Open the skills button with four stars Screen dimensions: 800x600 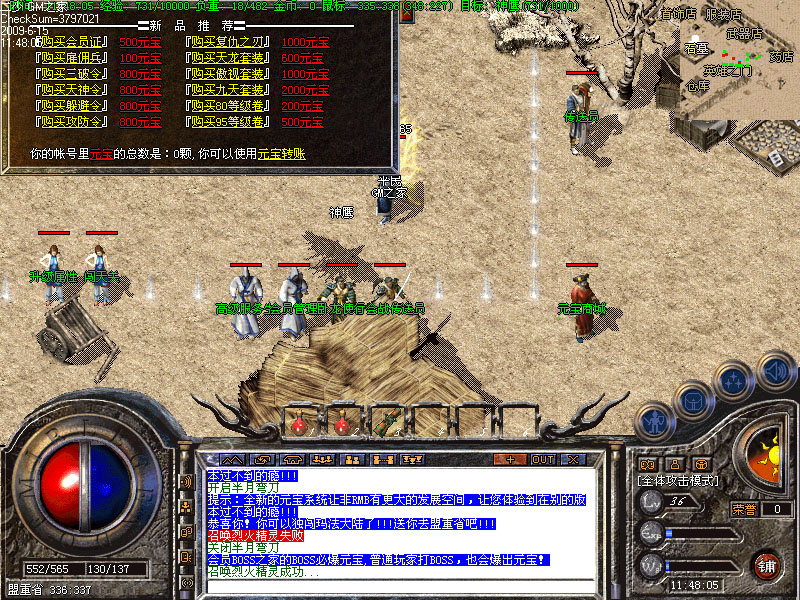(x=734, y=381)
